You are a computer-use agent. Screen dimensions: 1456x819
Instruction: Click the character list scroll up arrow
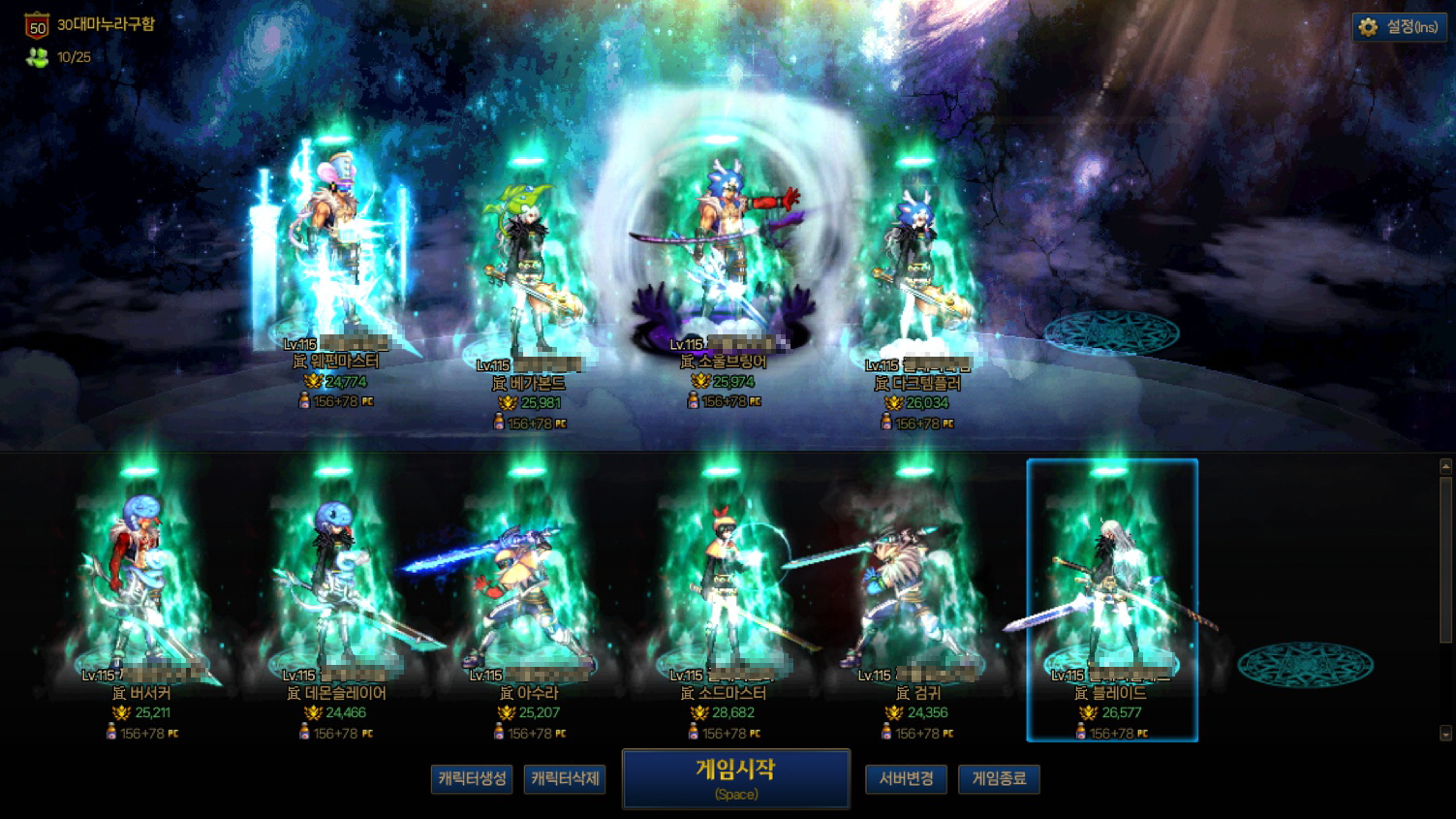[x=1445, y=467]
